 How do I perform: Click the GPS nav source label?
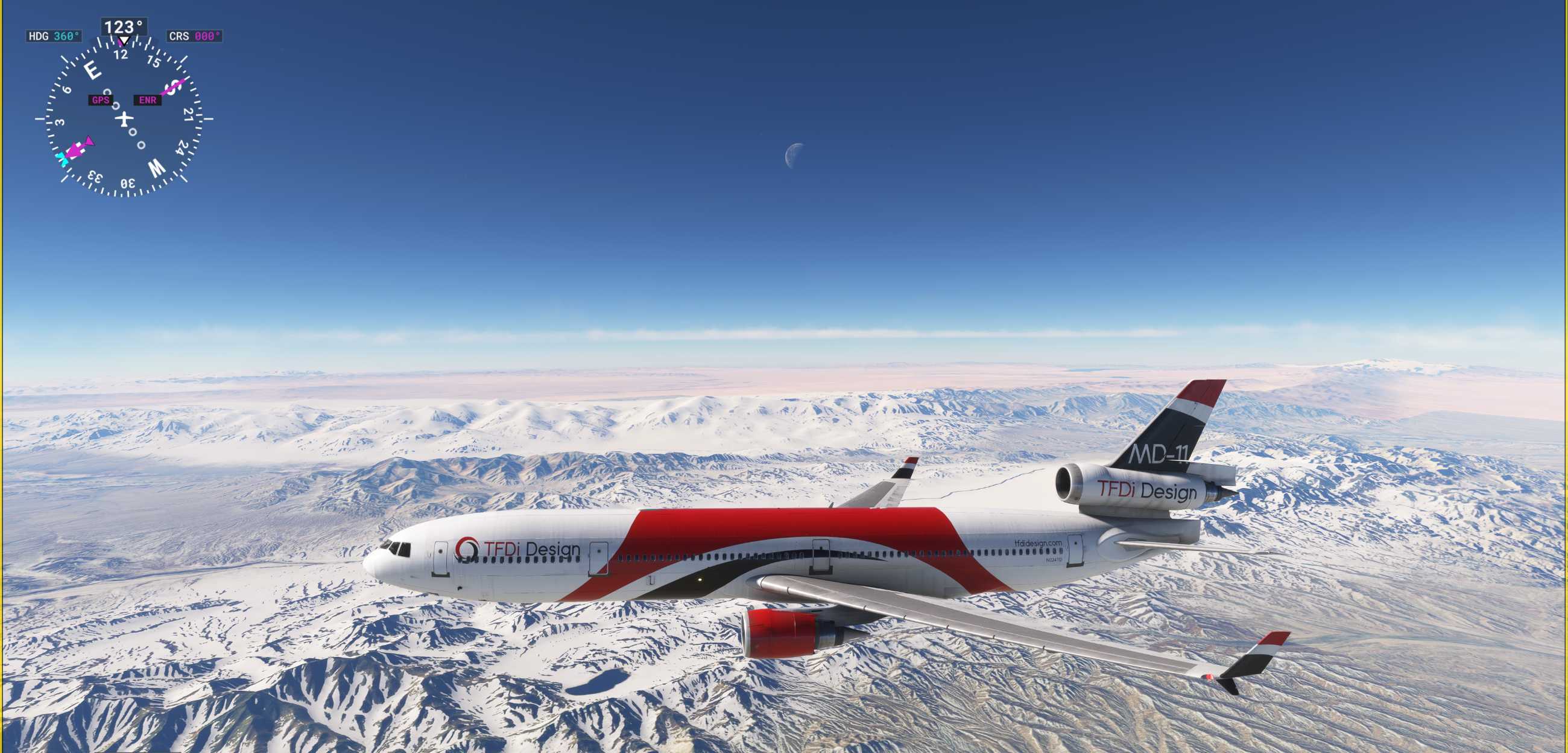click(101, 100)
